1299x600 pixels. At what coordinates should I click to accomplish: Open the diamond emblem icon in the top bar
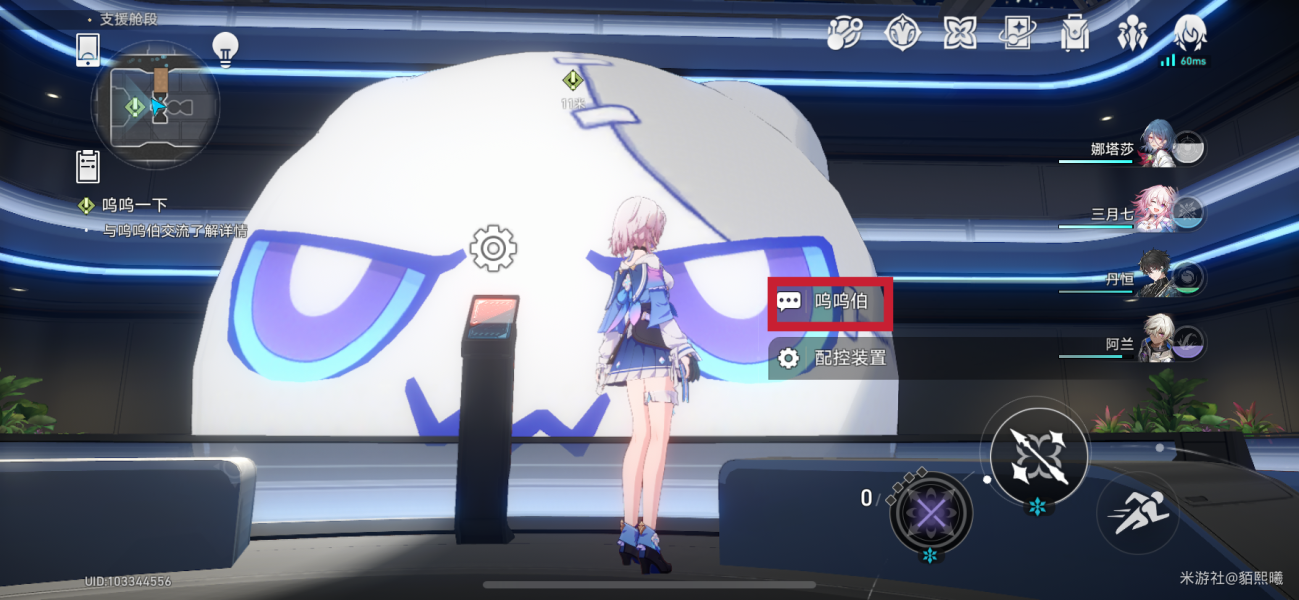(902, 34)
